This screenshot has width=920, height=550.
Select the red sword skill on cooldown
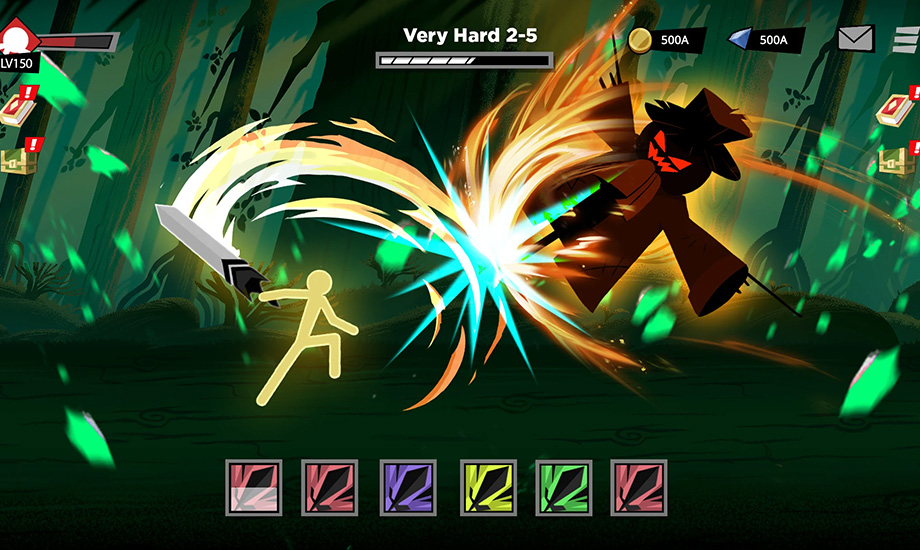click(x=254, y=487)
